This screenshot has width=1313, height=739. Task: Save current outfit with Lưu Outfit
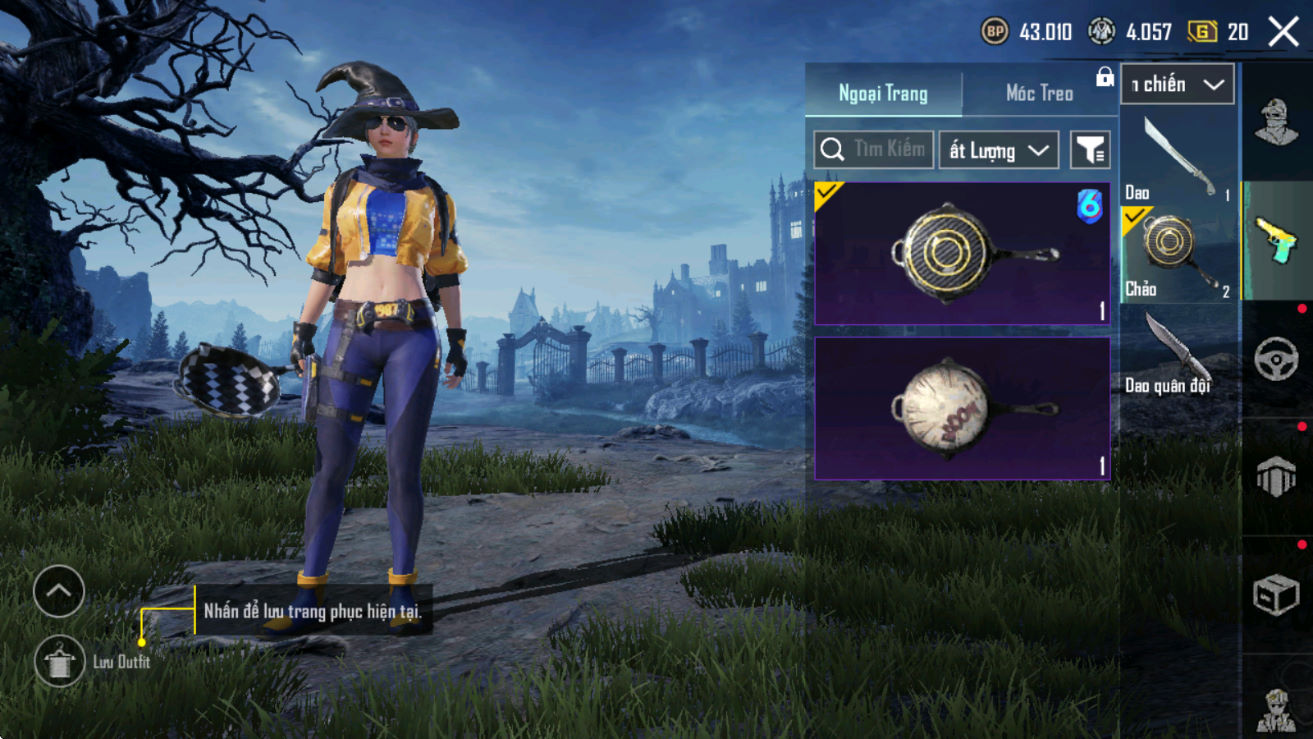[x=60, y=661]
